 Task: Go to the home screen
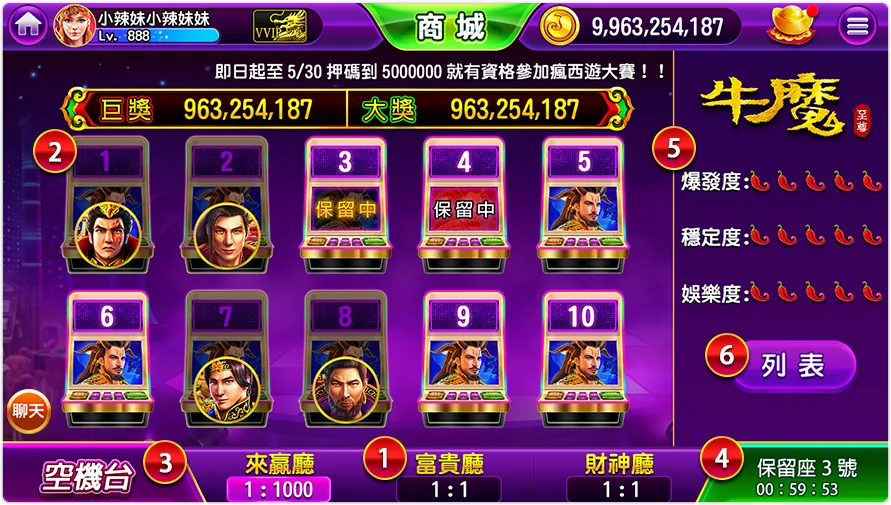coord(24,25)
